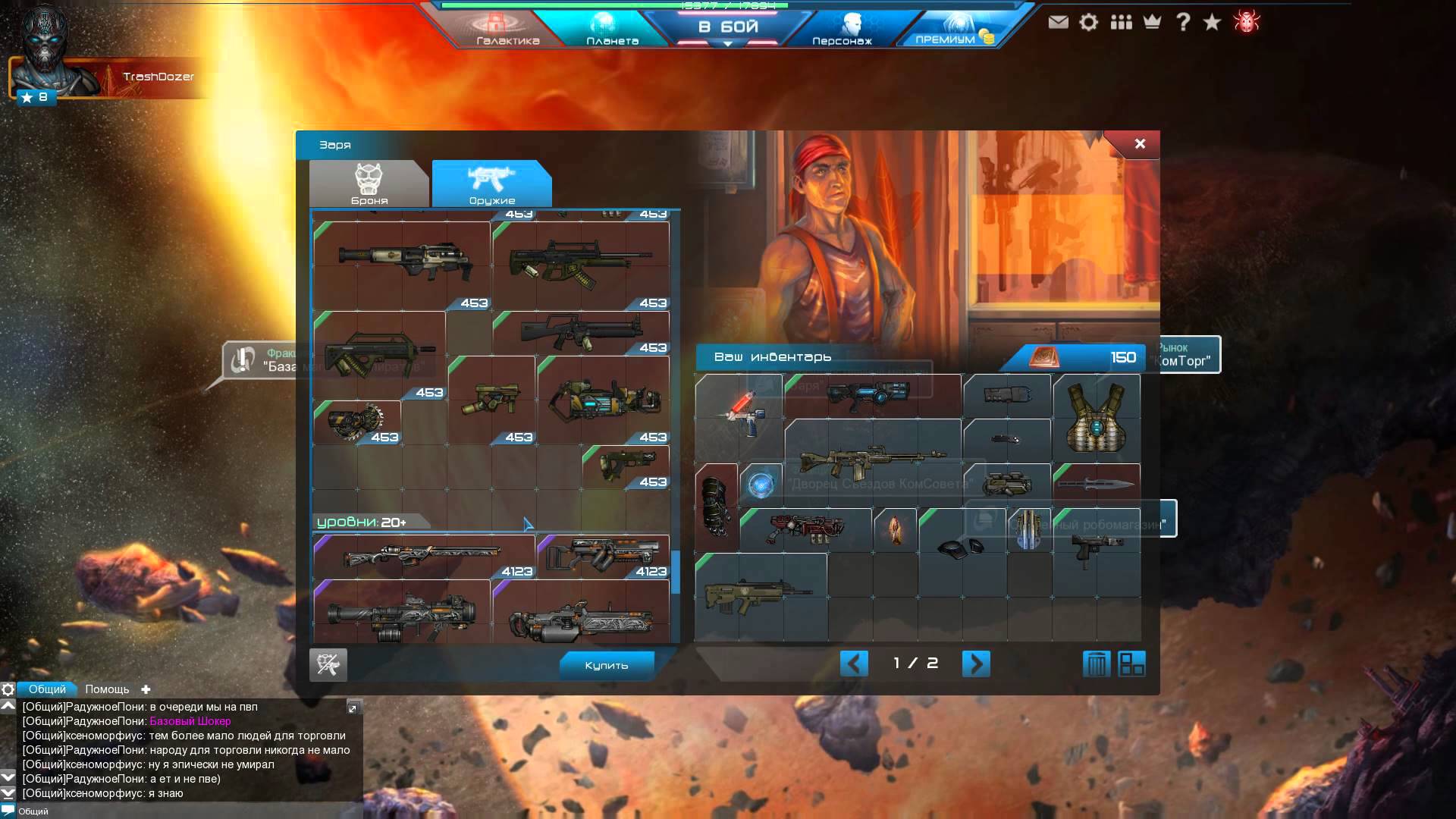The image size is (1456, 819).
Task: Switch to the Броня tab
Action: click(369, 184)
